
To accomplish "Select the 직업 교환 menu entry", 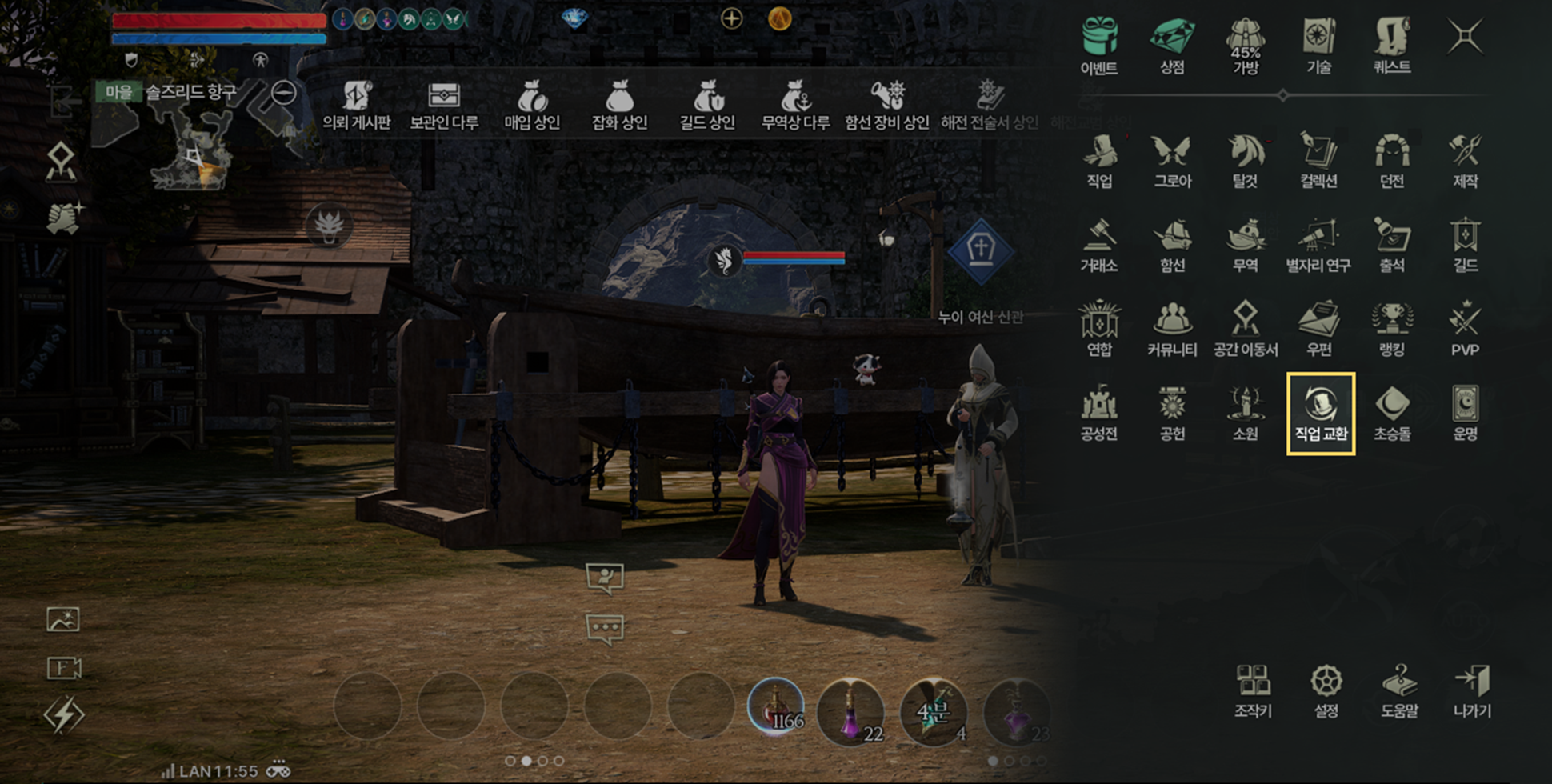I will click(1320, 413).
